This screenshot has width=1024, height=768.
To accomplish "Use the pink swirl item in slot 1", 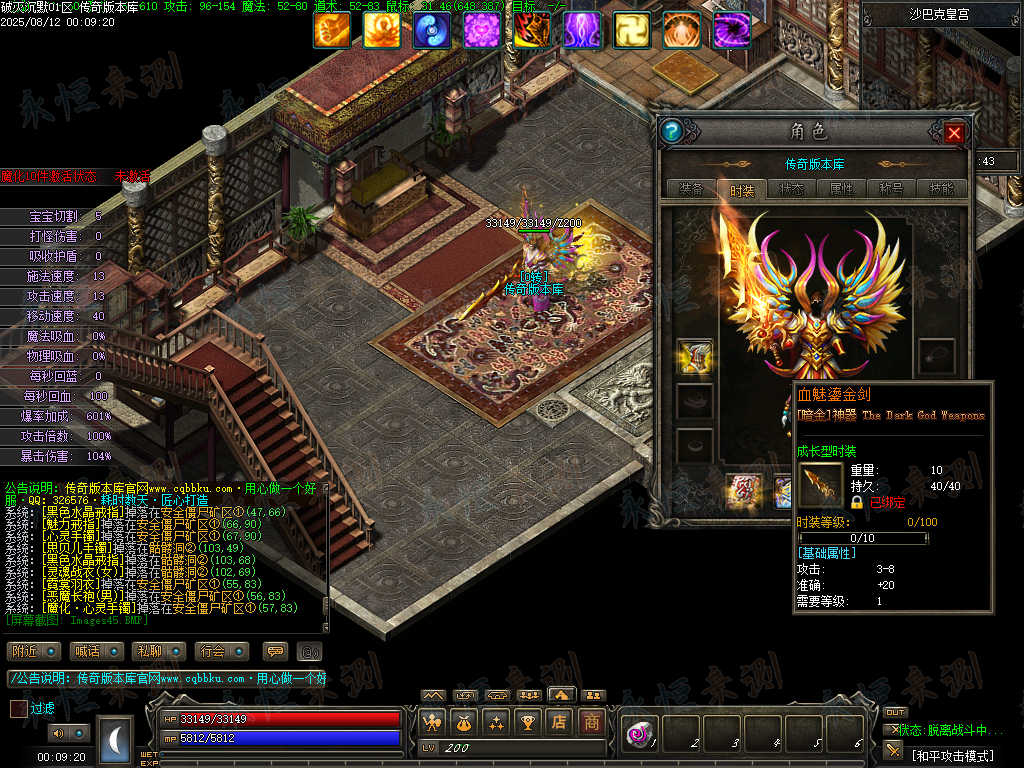I will [x=636, y=735].
